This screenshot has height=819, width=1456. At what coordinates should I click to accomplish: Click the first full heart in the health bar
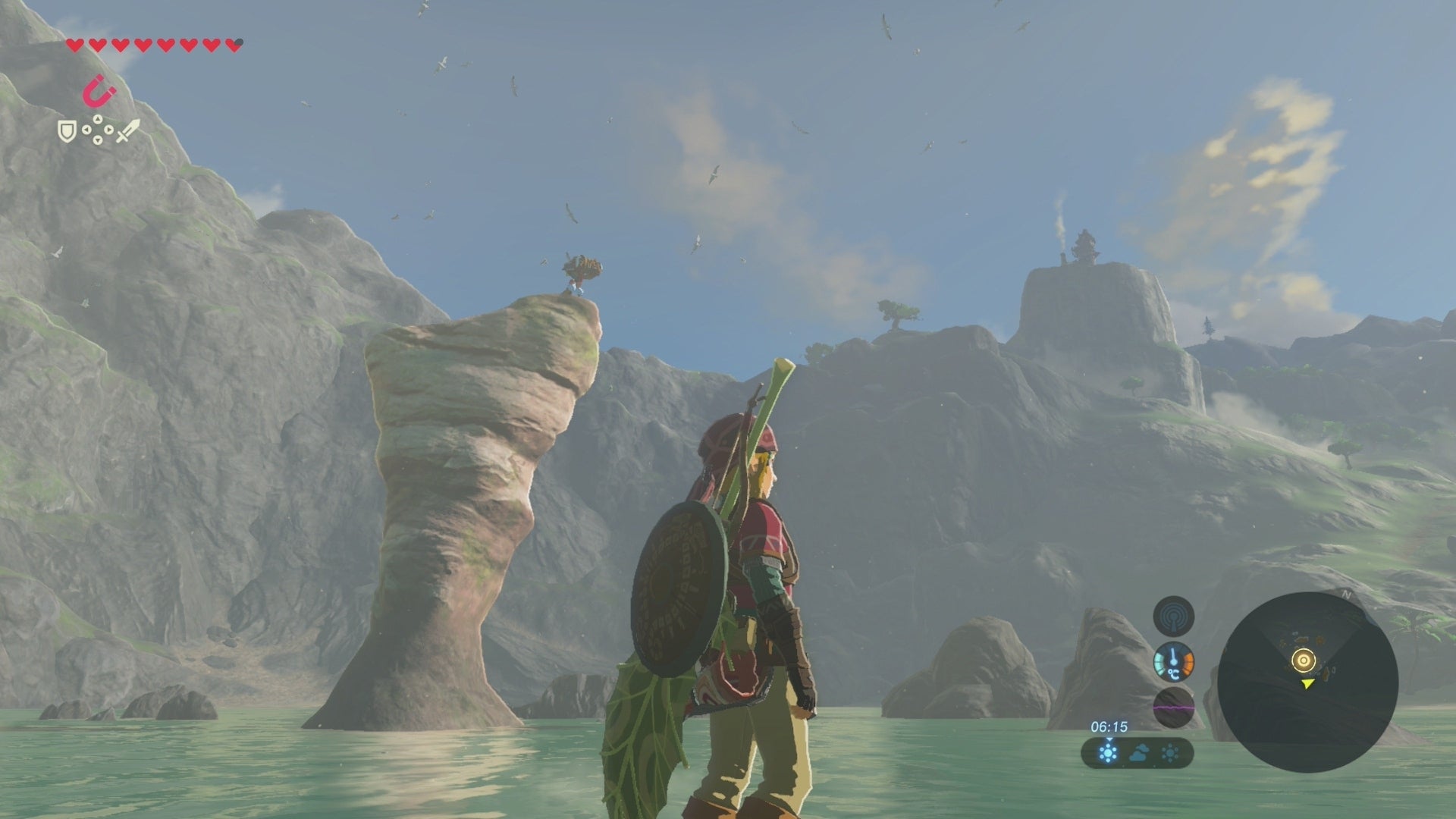[x=75, y=45]
